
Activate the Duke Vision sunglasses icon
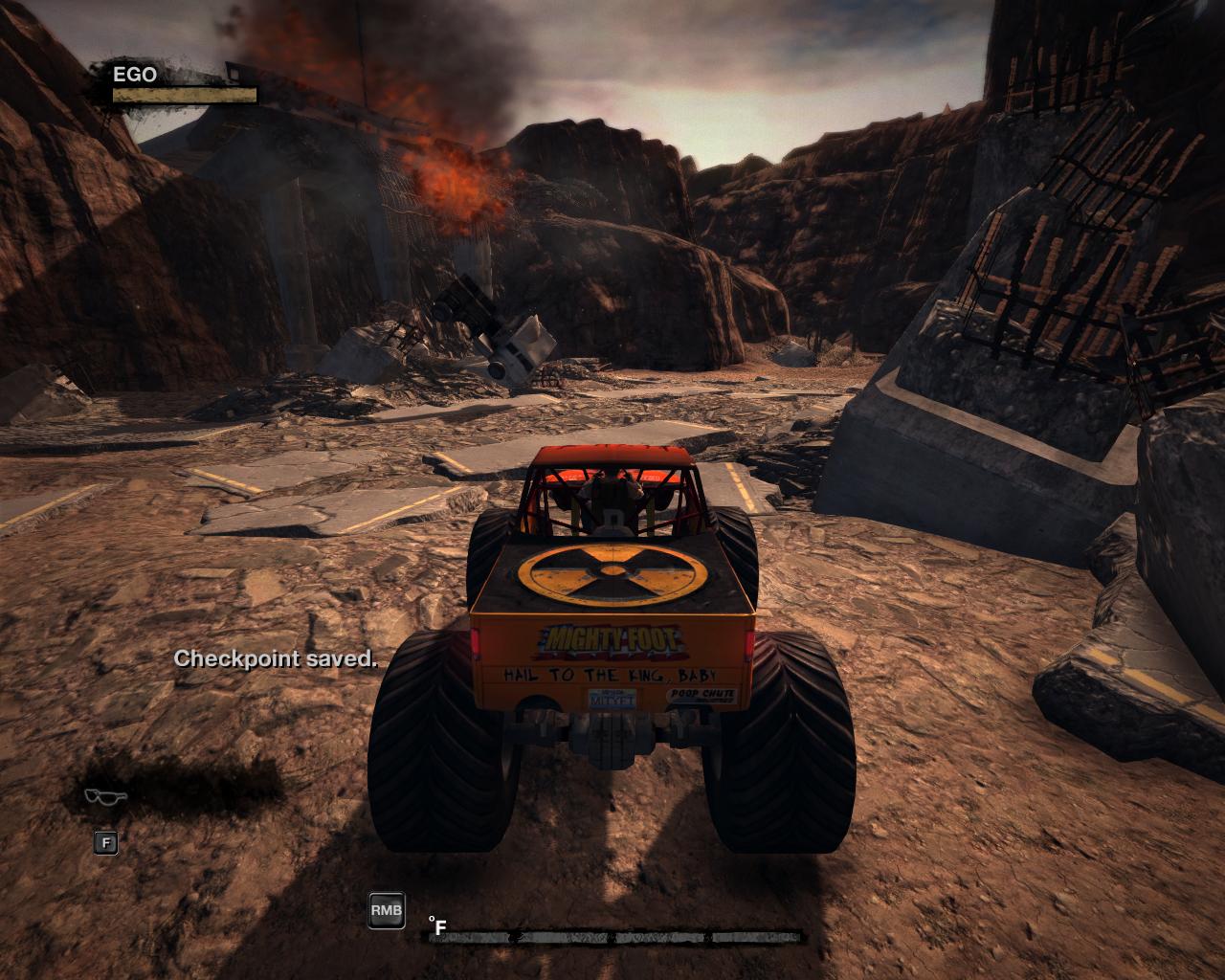point(105,796)
